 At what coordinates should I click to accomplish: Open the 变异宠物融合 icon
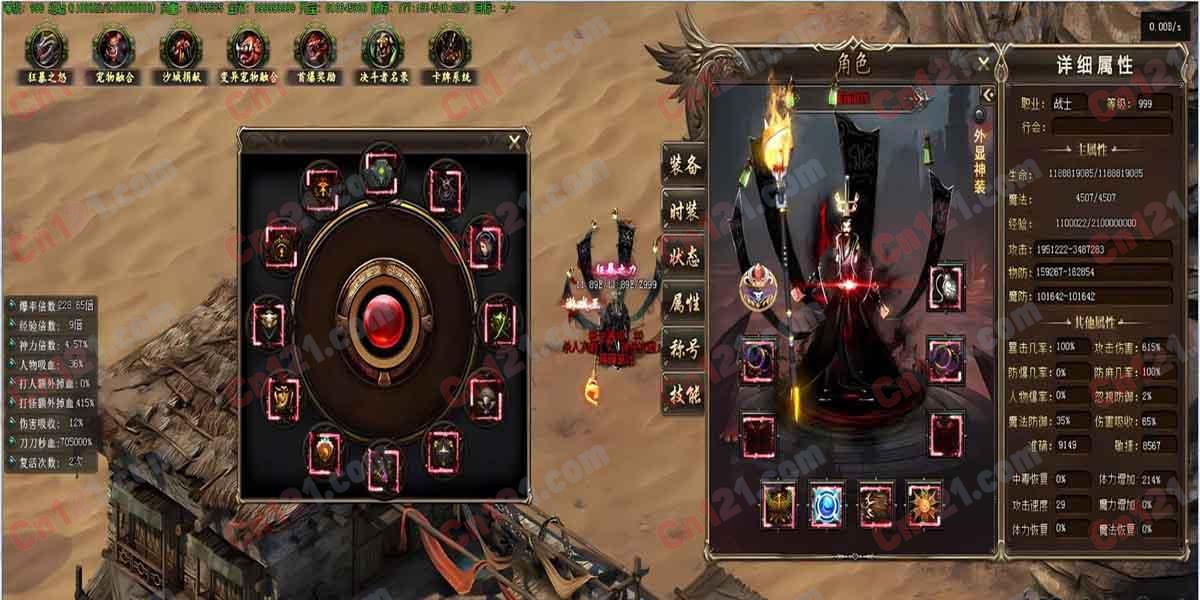247,47
